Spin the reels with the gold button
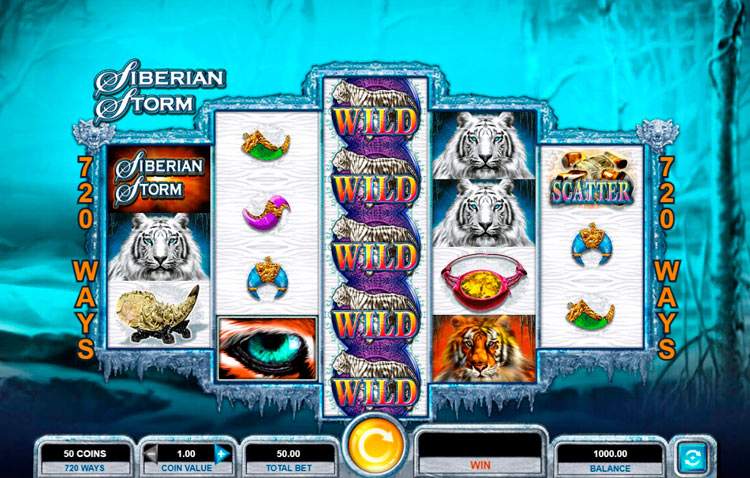The image size is (750, 478). [374, 448]
